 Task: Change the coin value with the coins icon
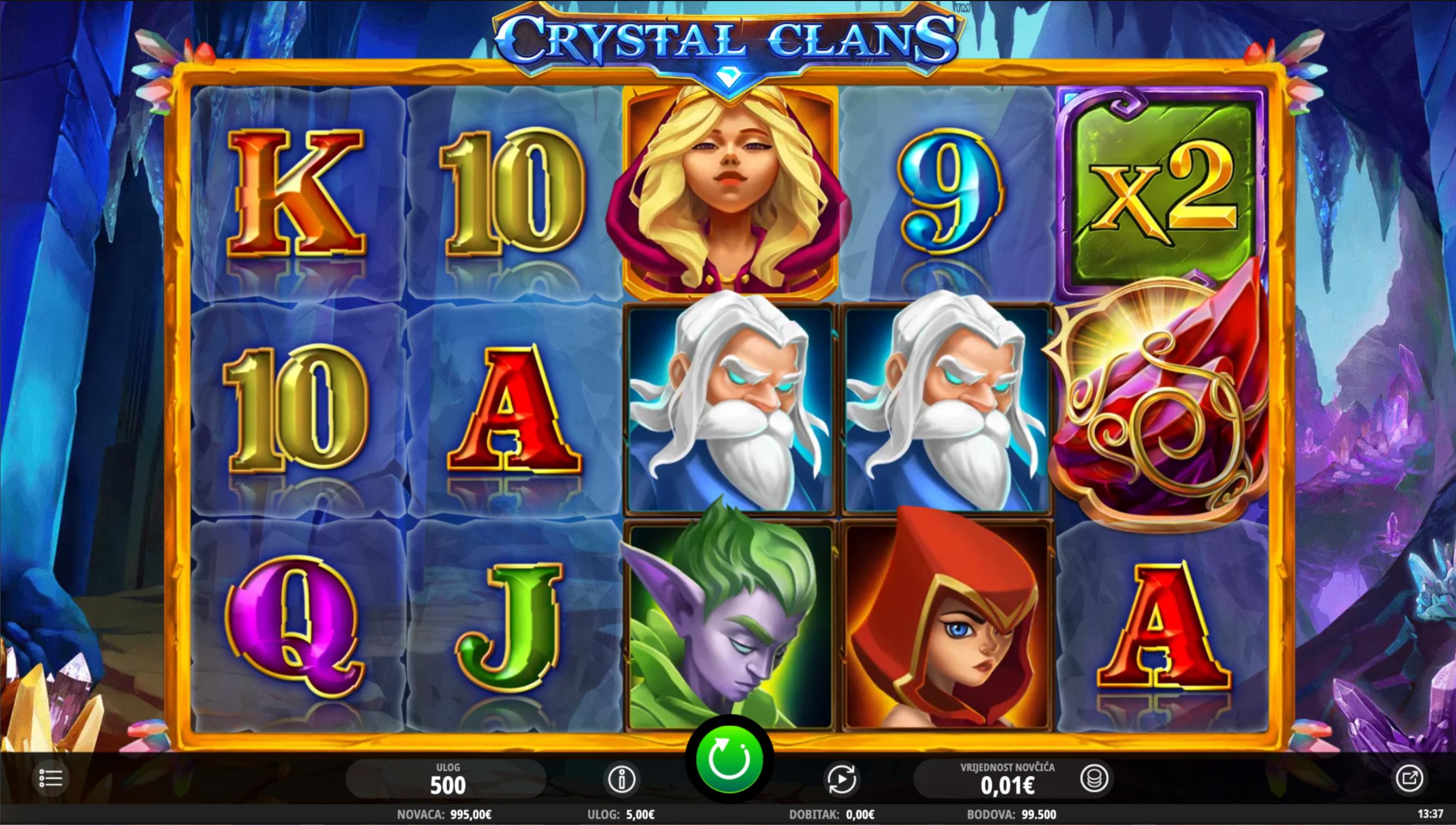coord(1093,779)
